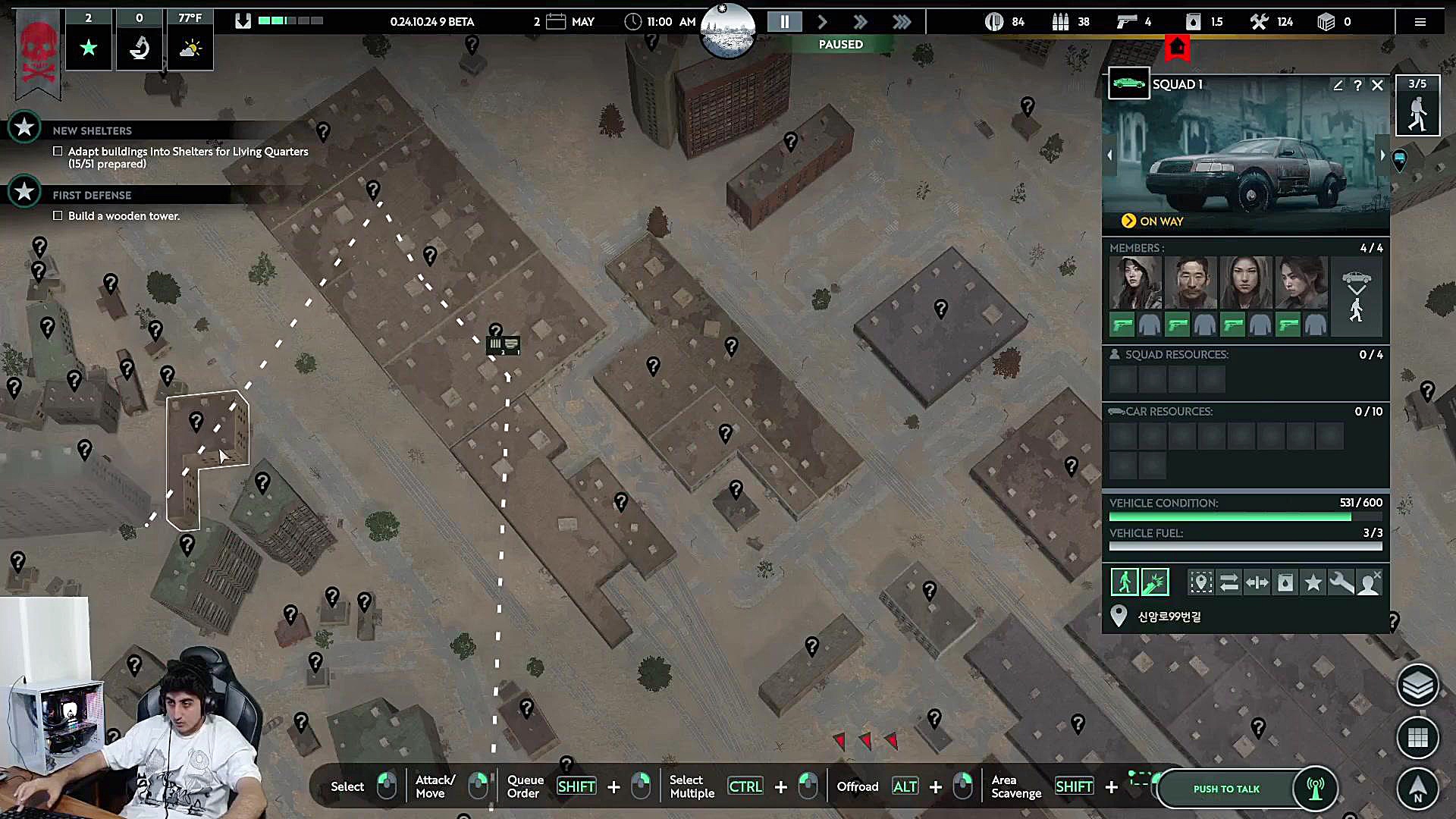Show the next squad with right arrow

[1382, 155]
